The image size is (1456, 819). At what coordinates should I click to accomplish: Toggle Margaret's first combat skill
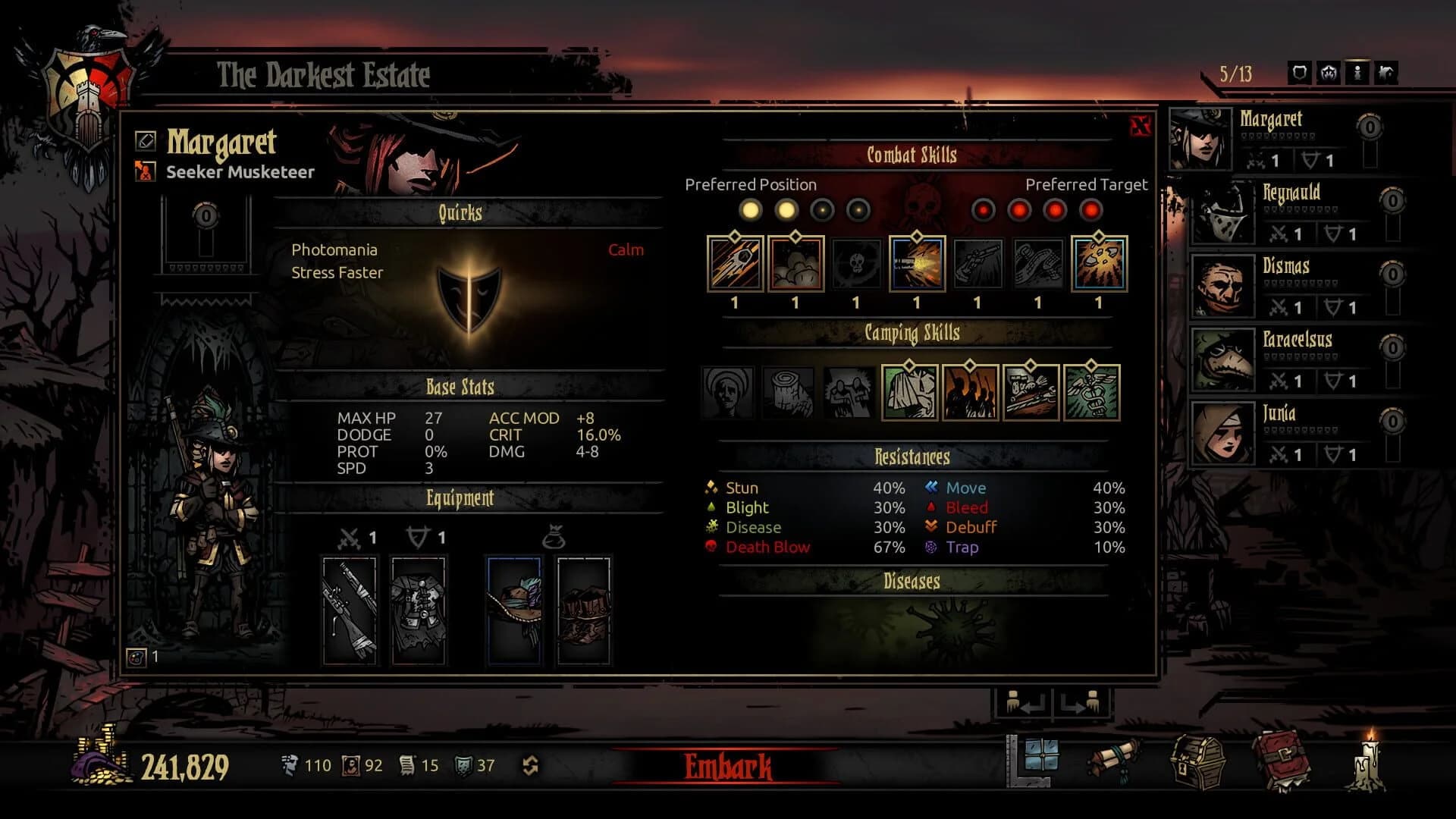(x=734, y=265)
